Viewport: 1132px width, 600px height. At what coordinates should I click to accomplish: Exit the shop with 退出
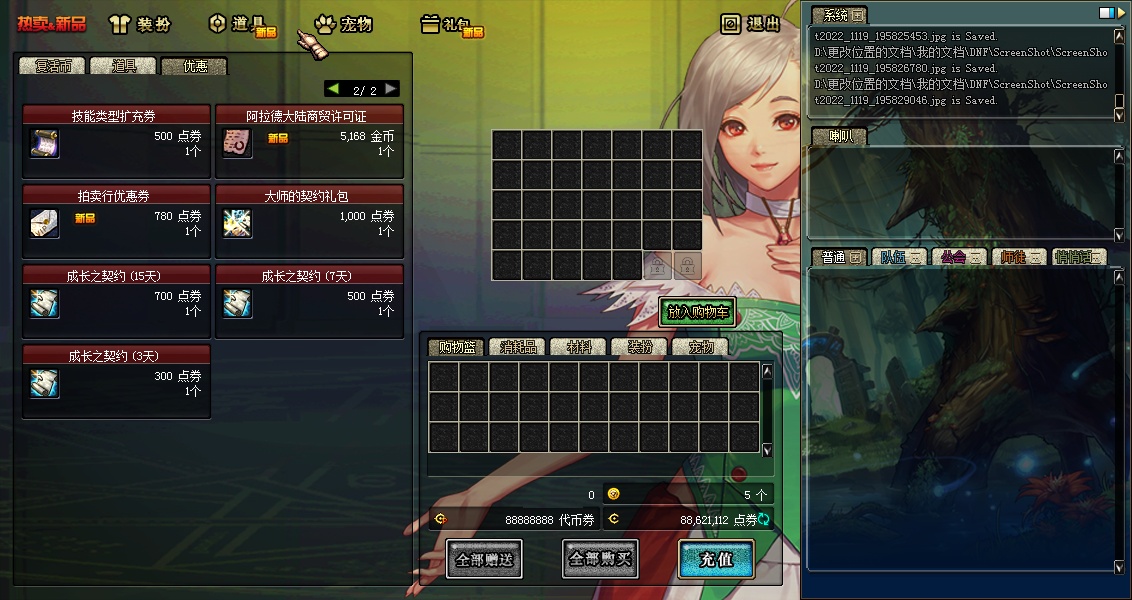pos(751,24)
